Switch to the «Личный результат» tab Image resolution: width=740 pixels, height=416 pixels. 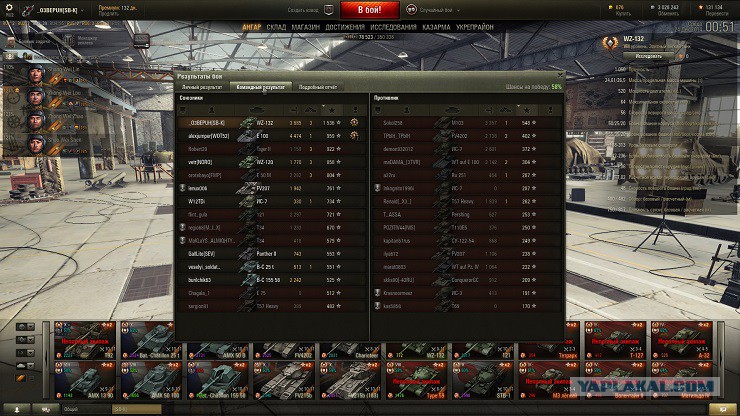(202, 87)
